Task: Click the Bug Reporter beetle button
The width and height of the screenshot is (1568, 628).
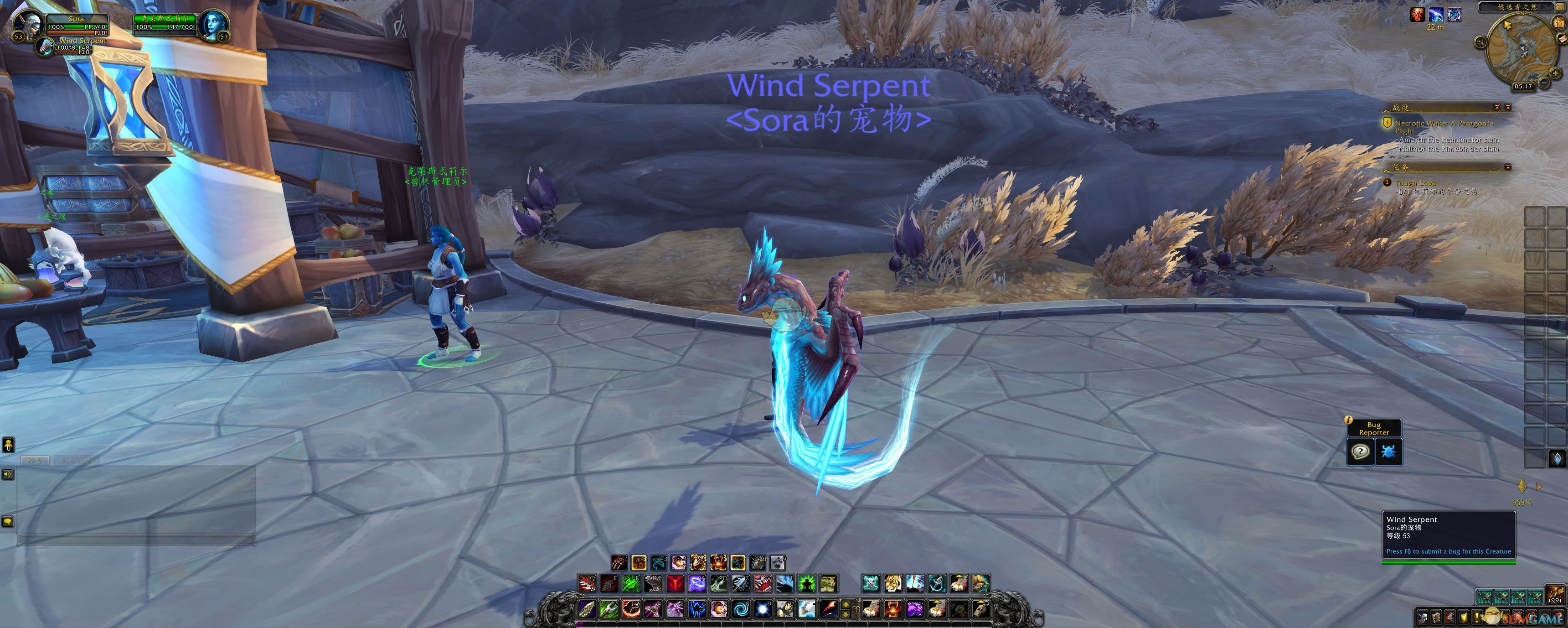Action: pyautogui.click(x=1388, y=452)
